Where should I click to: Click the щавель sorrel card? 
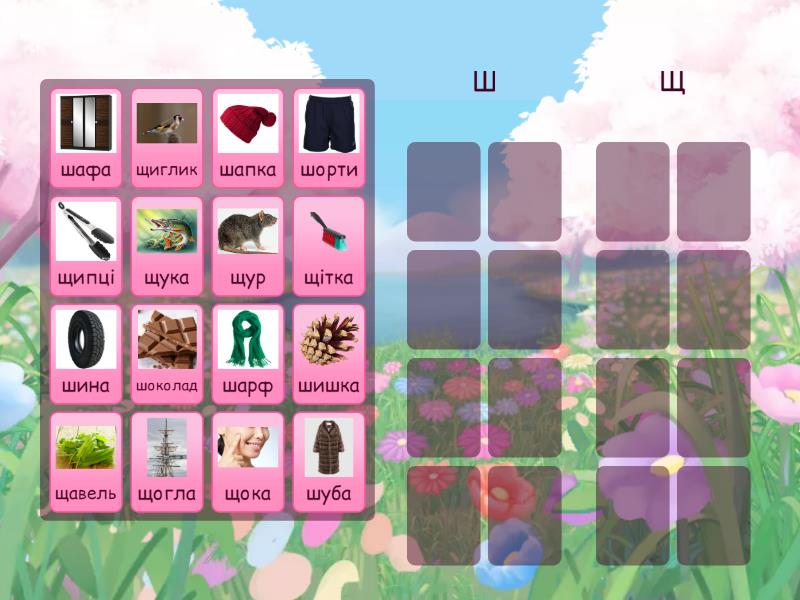point(86,462)
